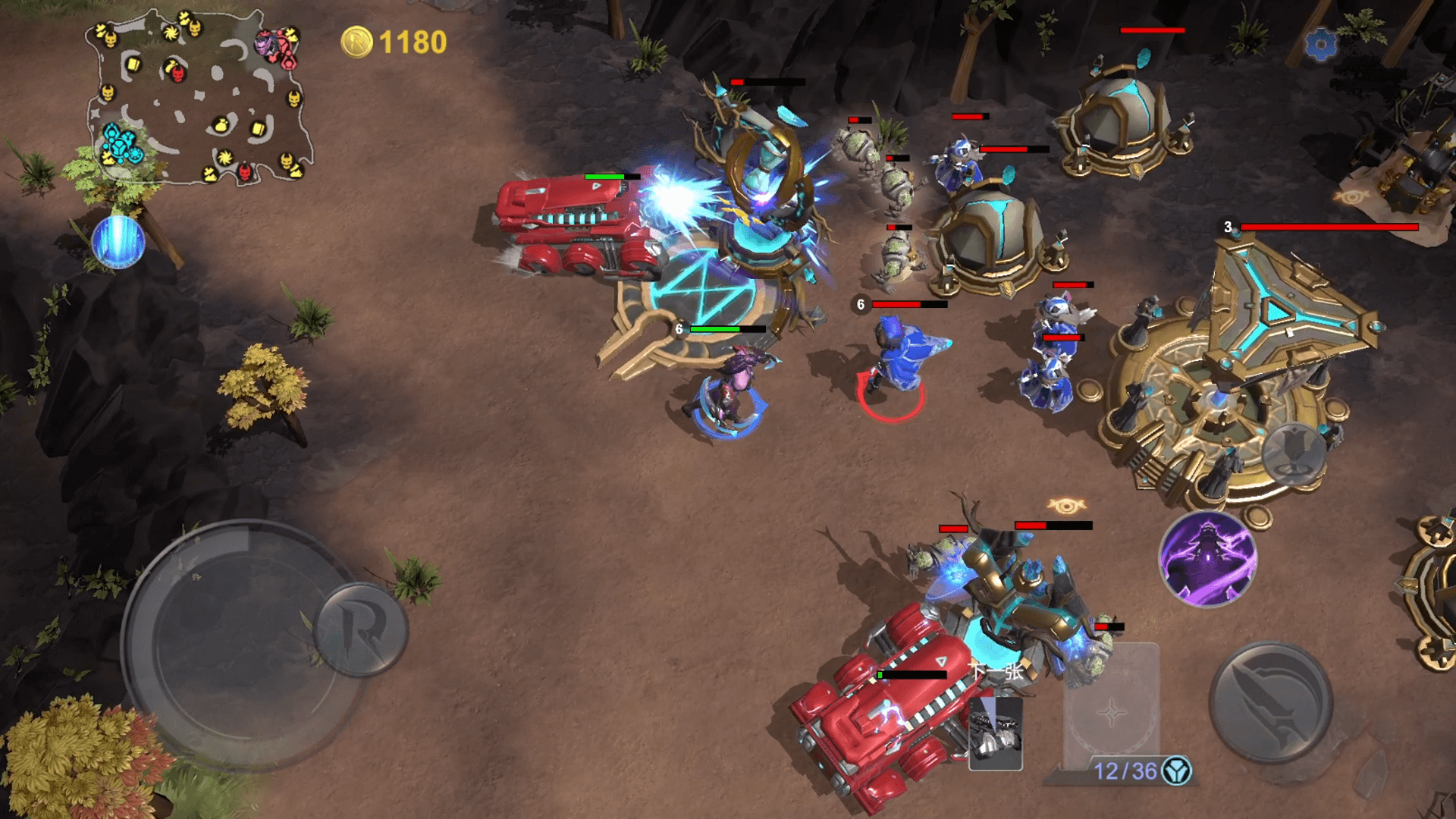Tap the empty card slot
The width and height of the screenshot is (1456, 819).
pyautogui.click(x=1111, y=705)
